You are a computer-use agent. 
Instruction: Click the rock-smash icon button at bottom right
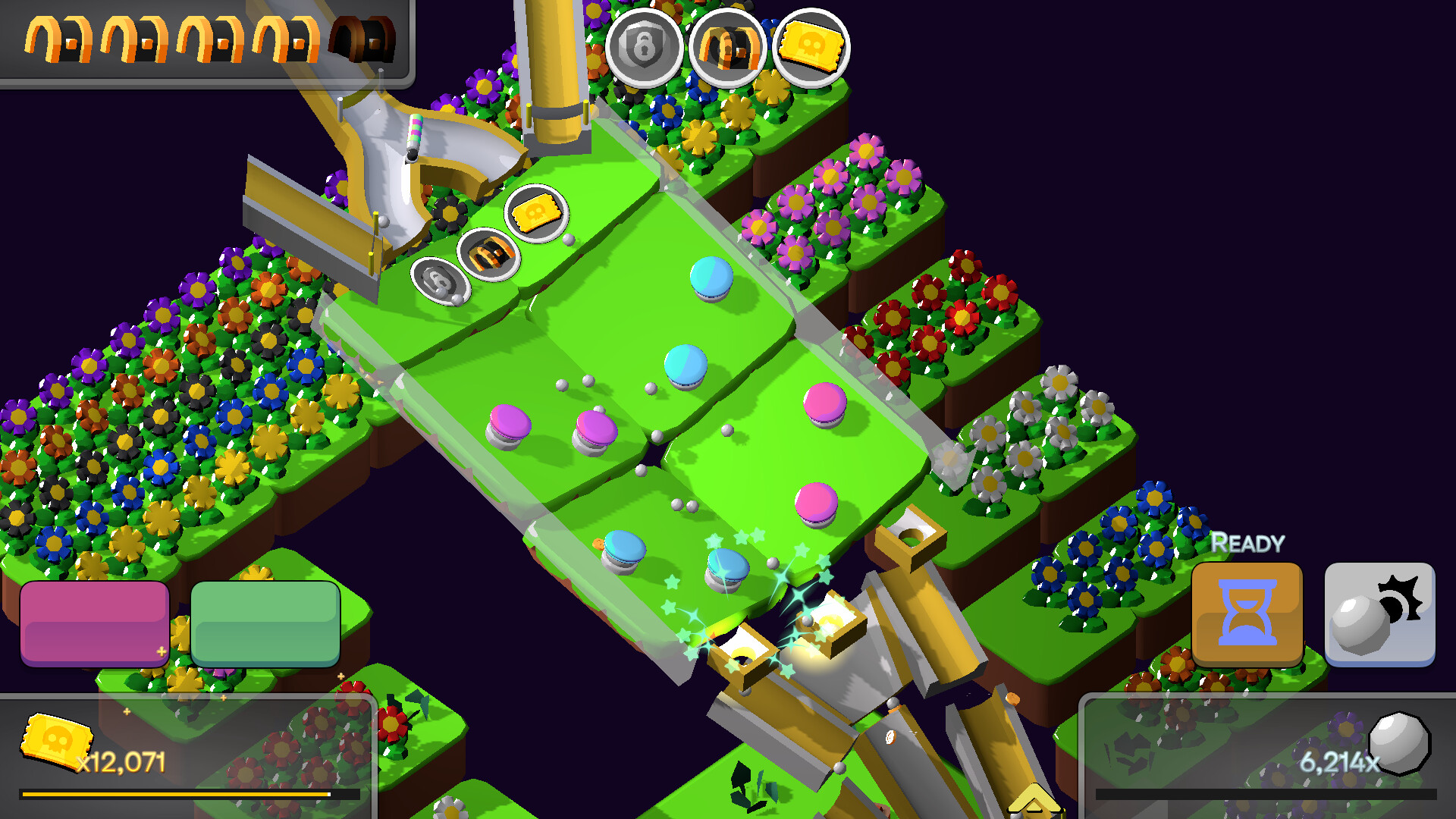(1379, 616)
